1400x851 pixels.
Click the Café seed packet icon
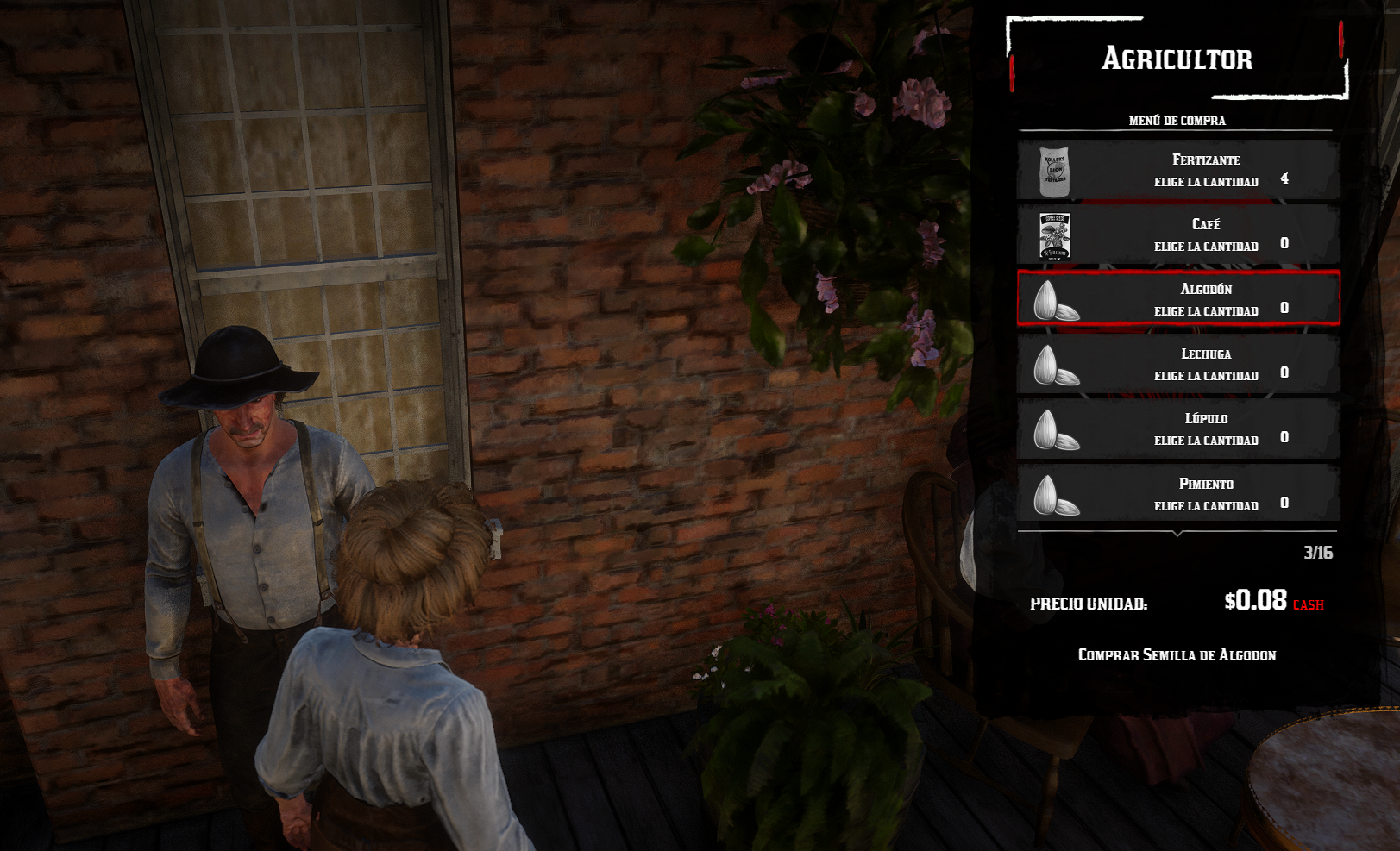(x=1055, y=235)
